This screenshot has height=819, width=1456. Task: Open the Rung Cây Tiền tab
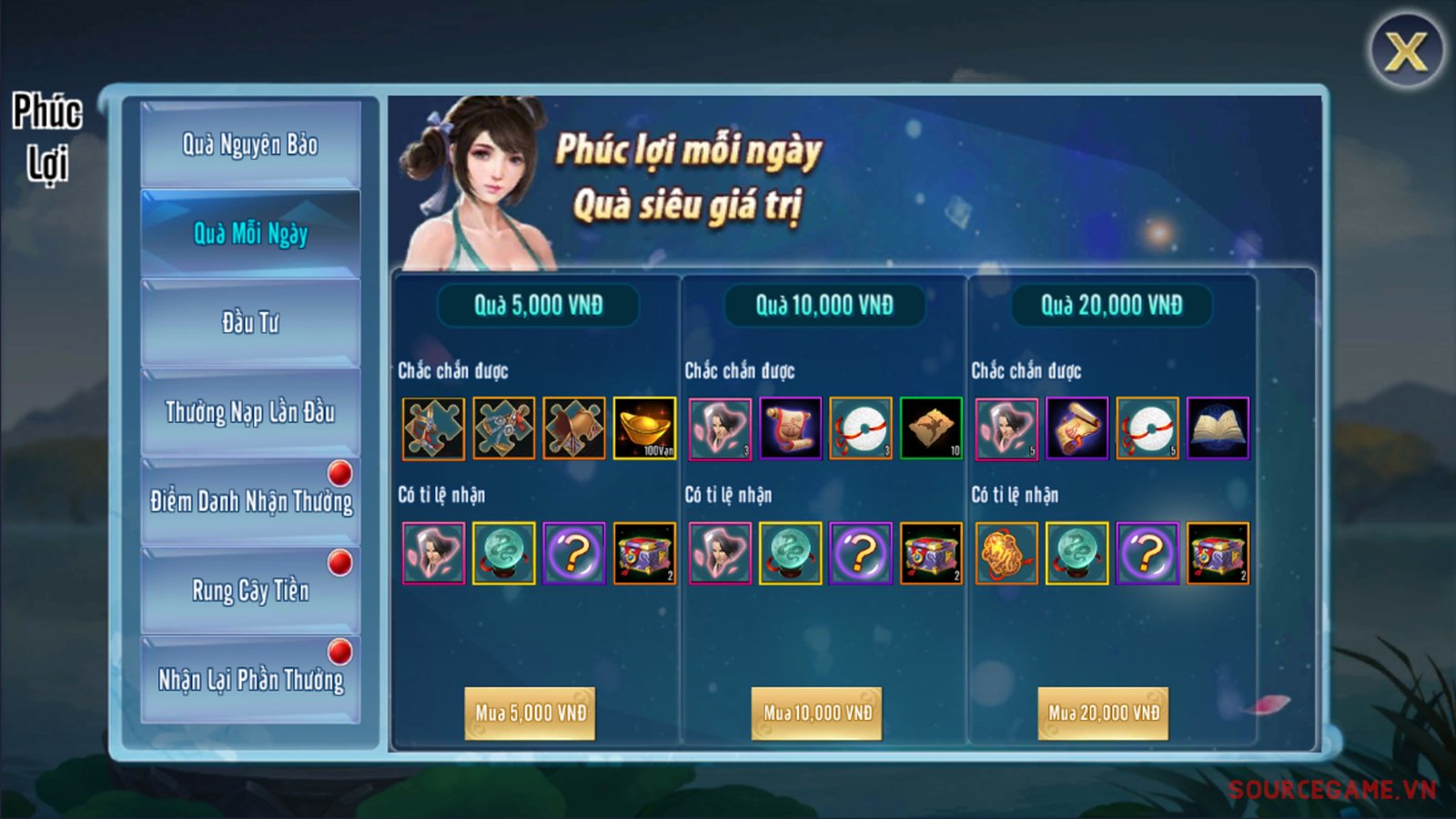250,591
